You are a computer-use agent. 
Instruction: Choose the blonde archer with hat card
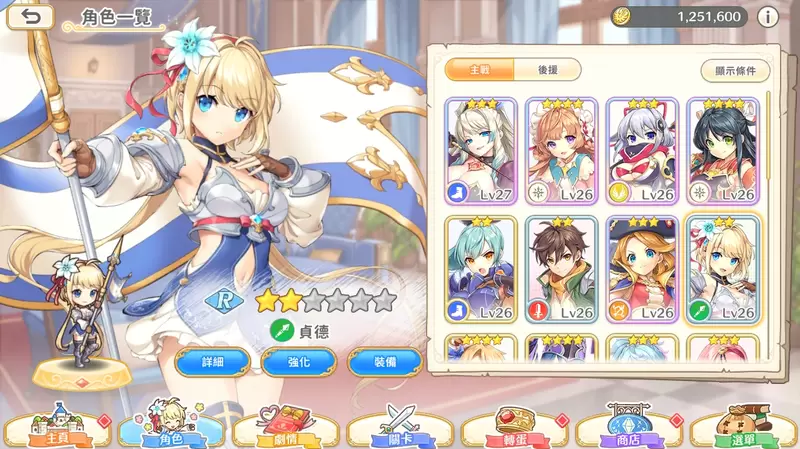pos(642,270)
